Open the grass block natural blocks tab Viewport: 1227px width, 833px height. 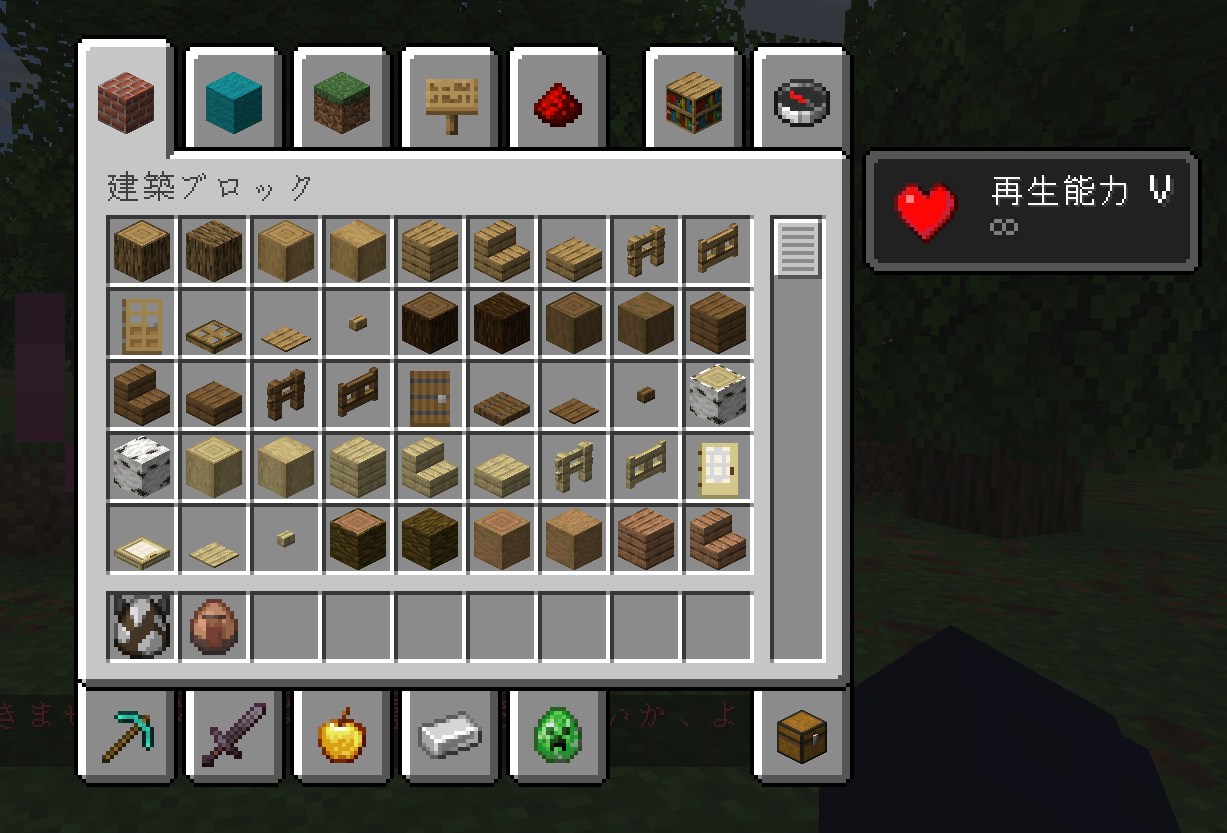(342, 100)
